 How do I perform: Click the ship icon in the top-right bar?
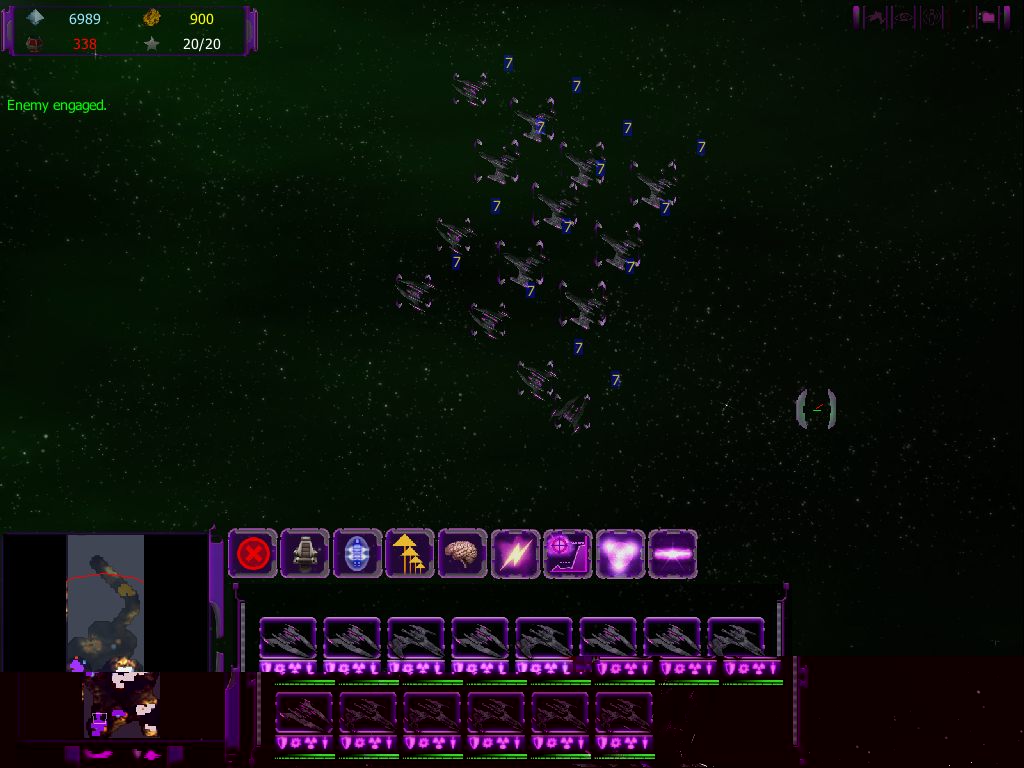pos(877,17)
